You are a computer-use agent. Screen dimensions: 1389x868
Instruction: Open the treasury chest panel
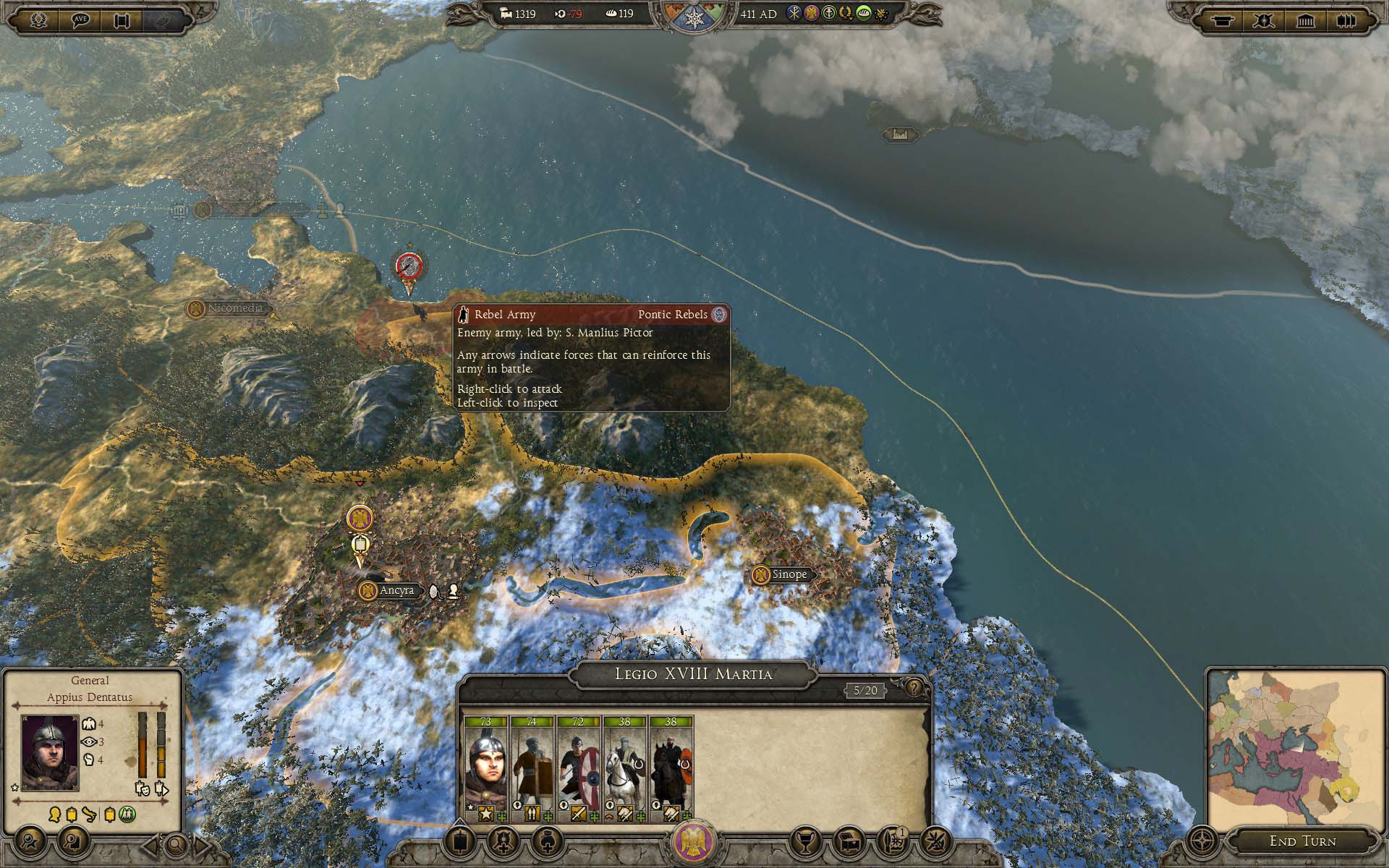(x=849, y=841)
